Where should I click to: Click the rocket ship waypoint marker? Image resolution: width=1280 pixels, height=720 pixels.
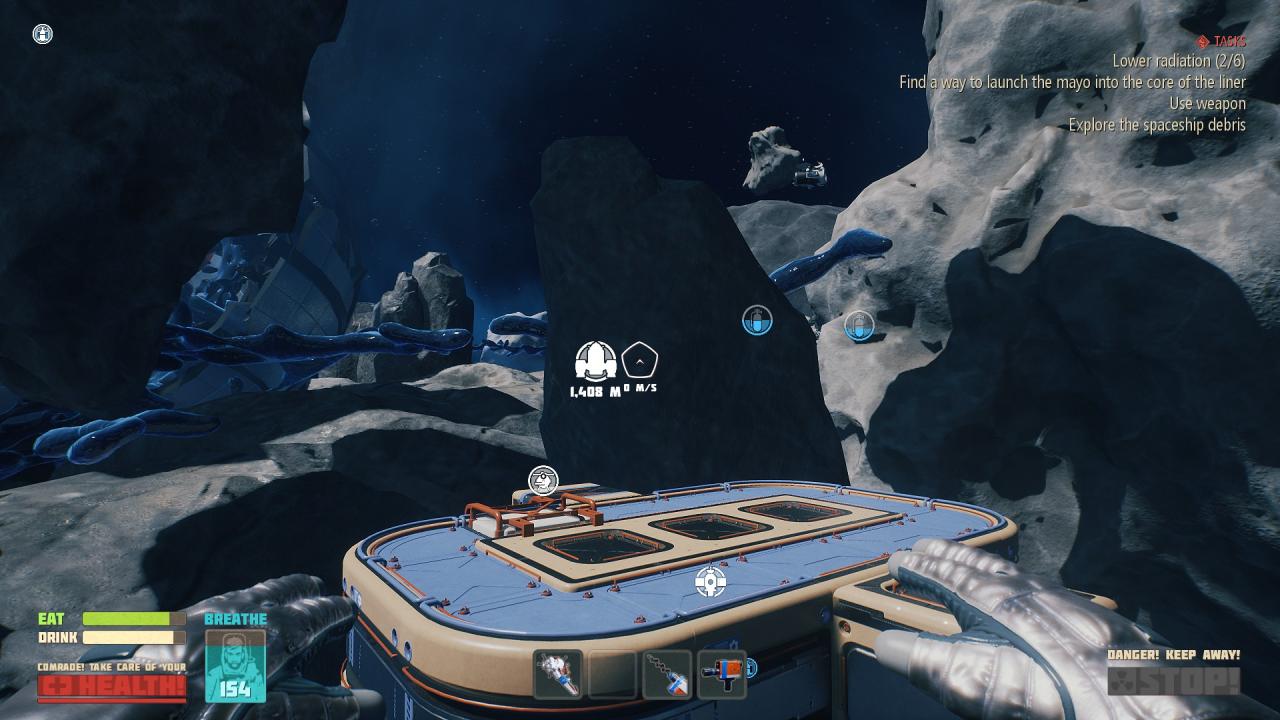click(x=596, y=361)
